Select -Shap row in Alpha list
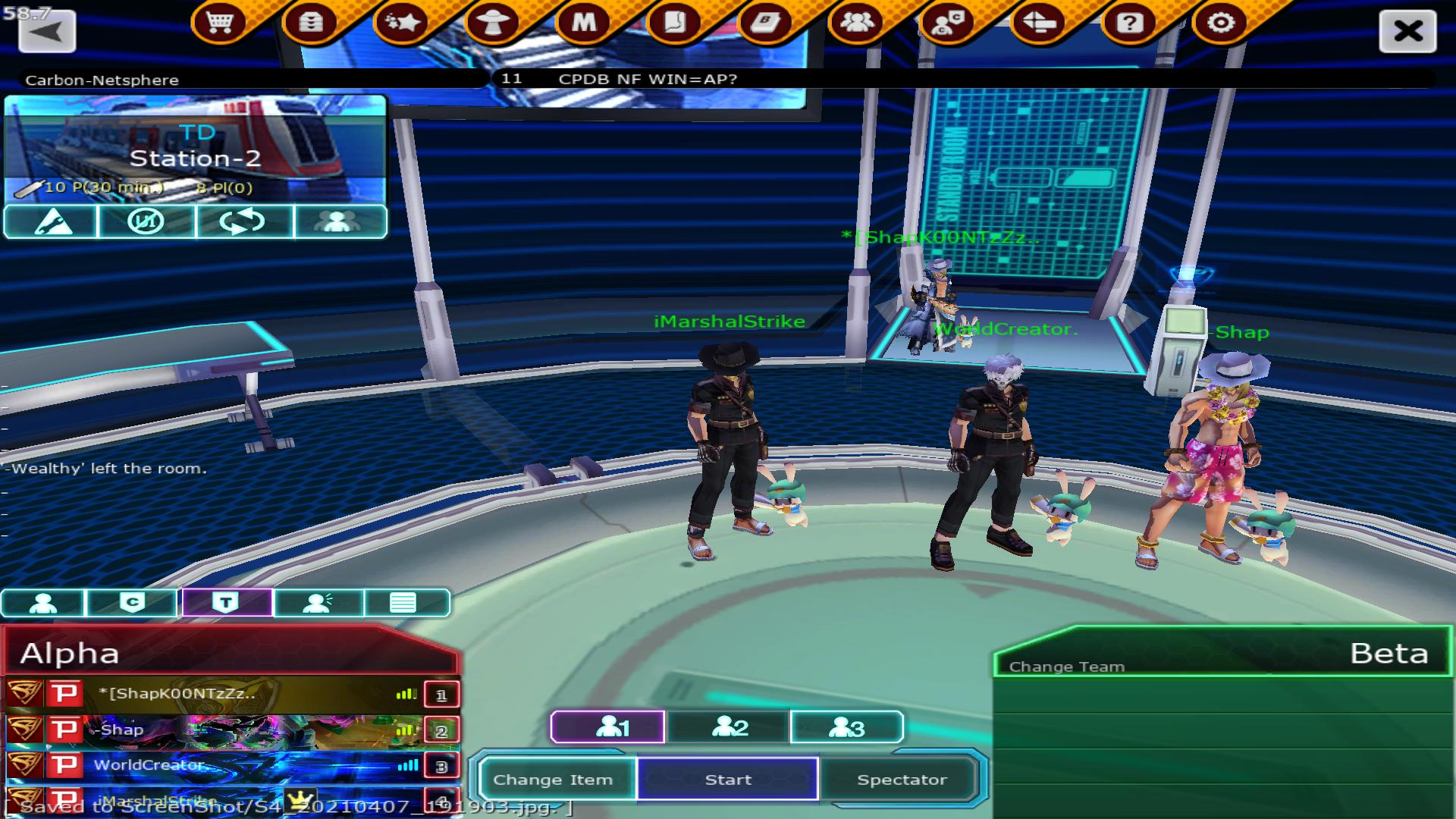The width and height of the screenshot is (1456, 819). pyautogui.click(x=227, y=730)
